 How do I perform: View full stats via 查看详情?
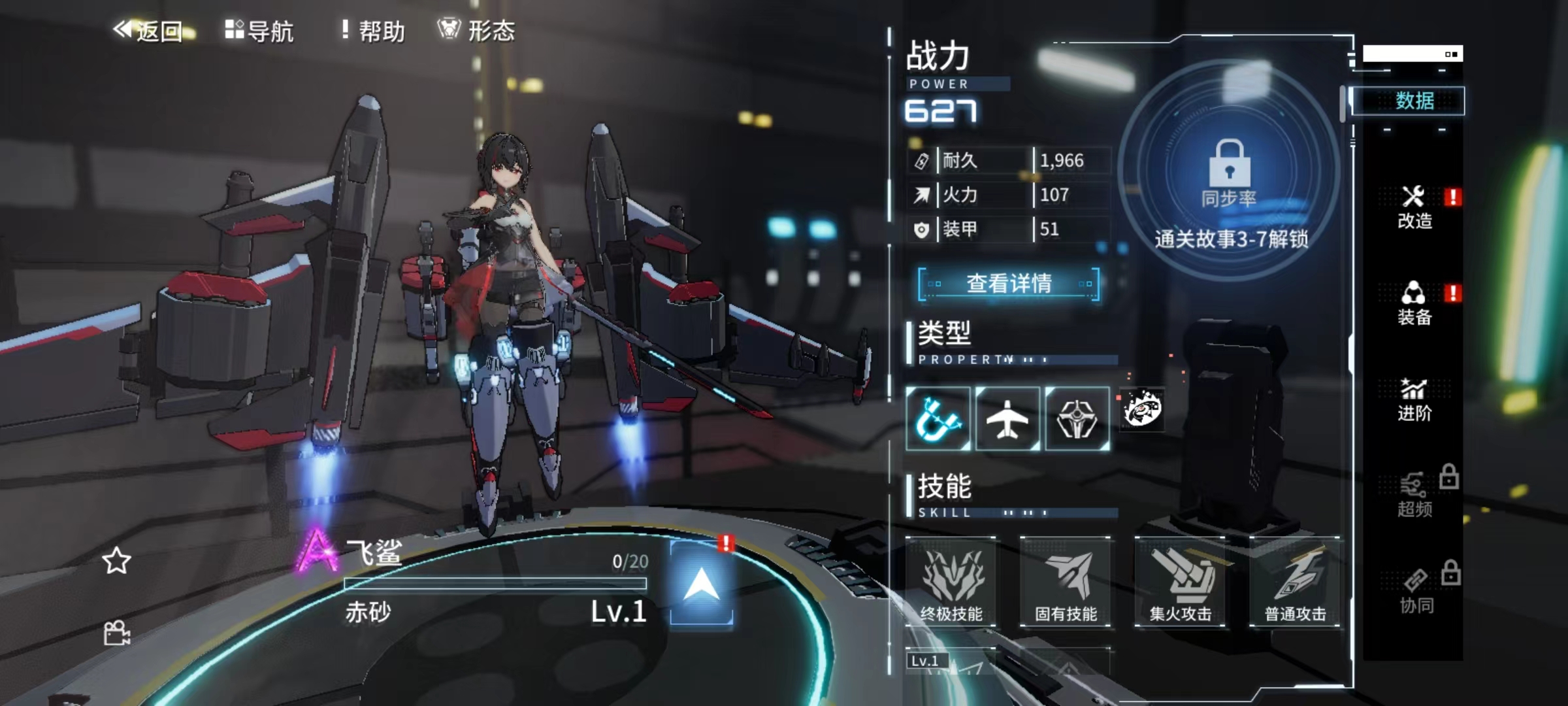(1009, 284)
